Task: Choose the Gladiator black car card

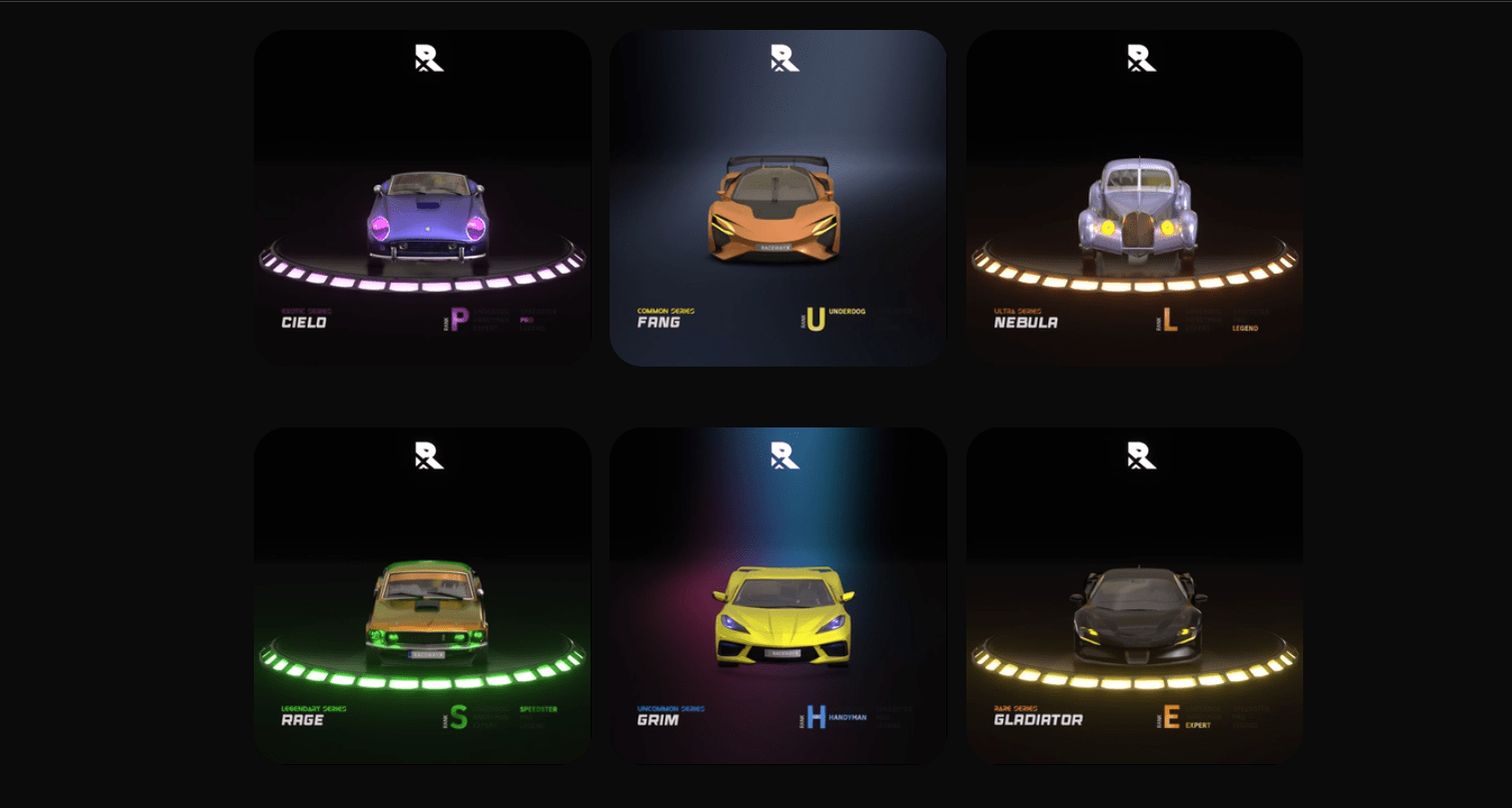Action: click(1134, 595)
